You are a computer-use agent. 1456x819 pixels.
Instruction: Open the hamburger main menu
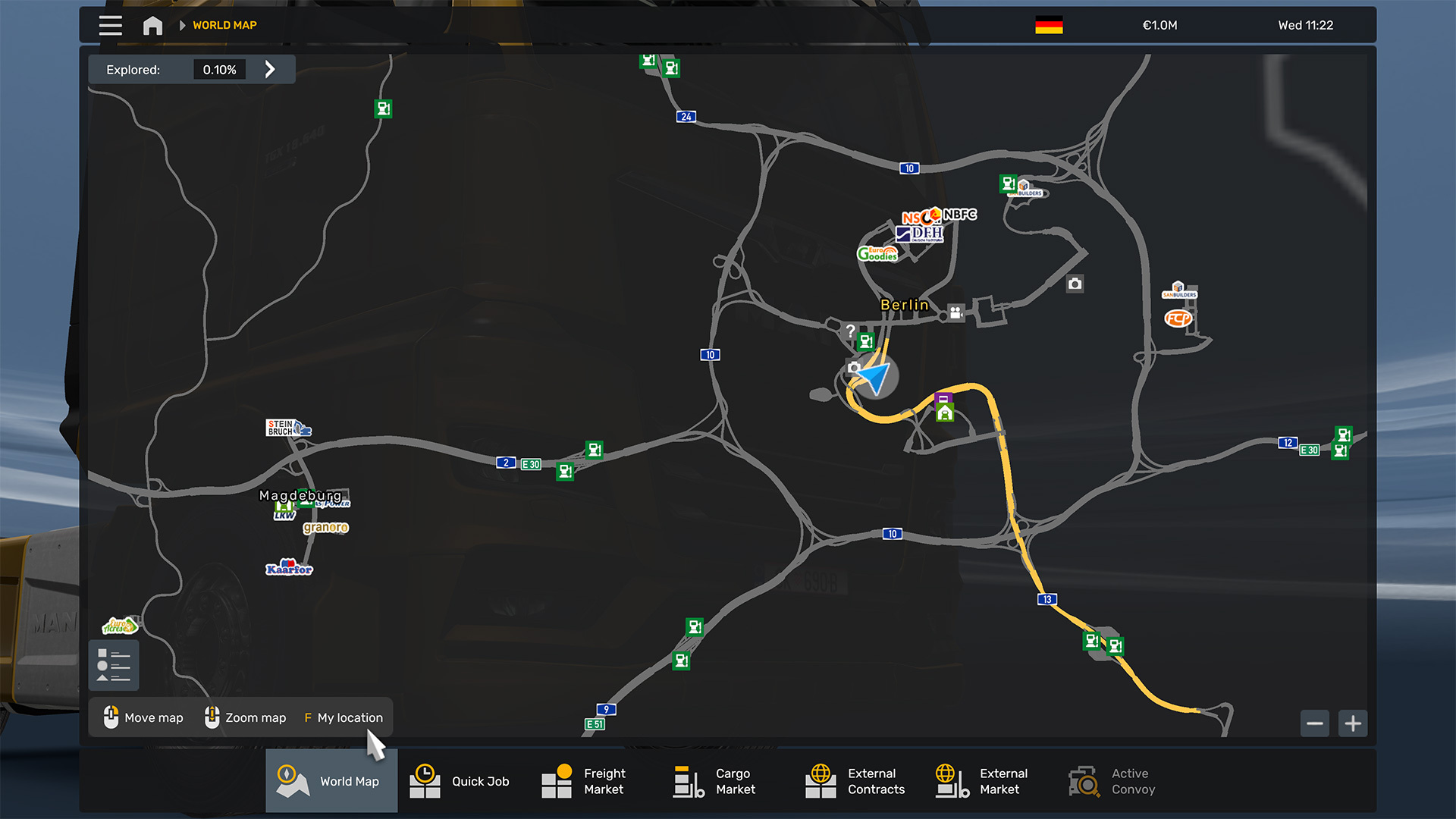click(111, 25)
